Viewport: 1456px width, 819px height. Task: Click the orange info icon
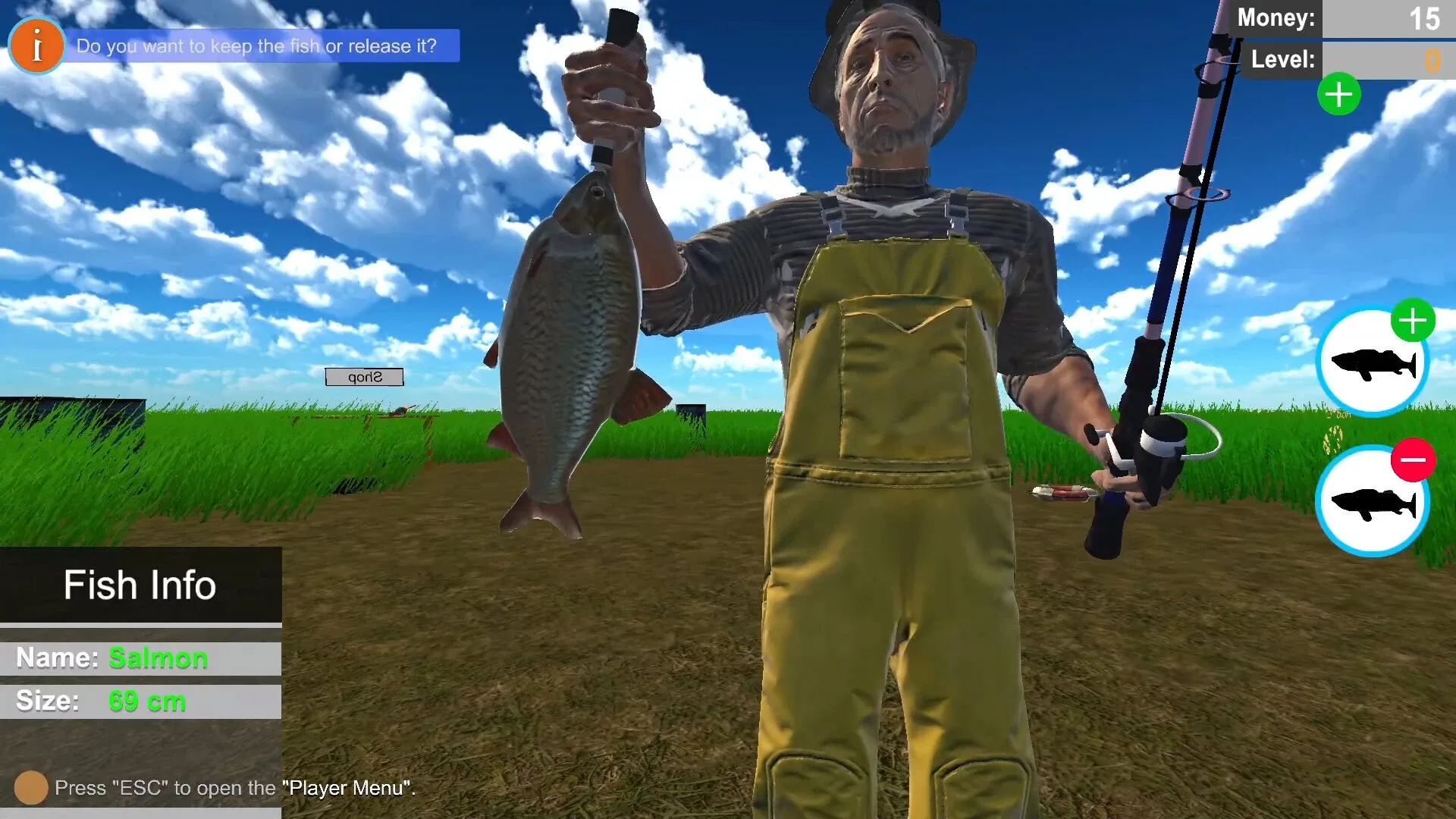(x=36, y=45)
